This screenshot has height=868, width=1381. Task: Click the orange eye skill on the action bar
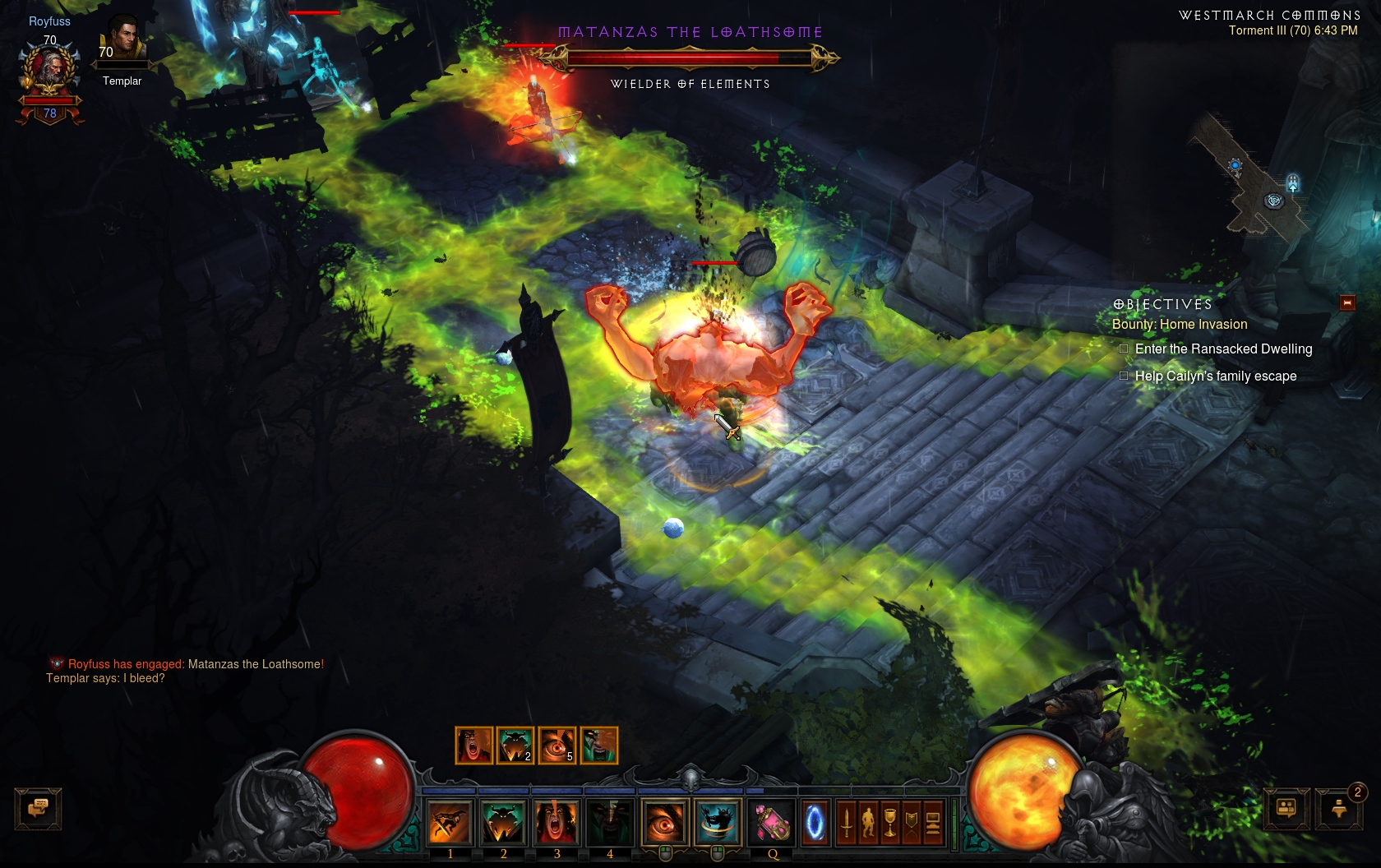(665, 822)
